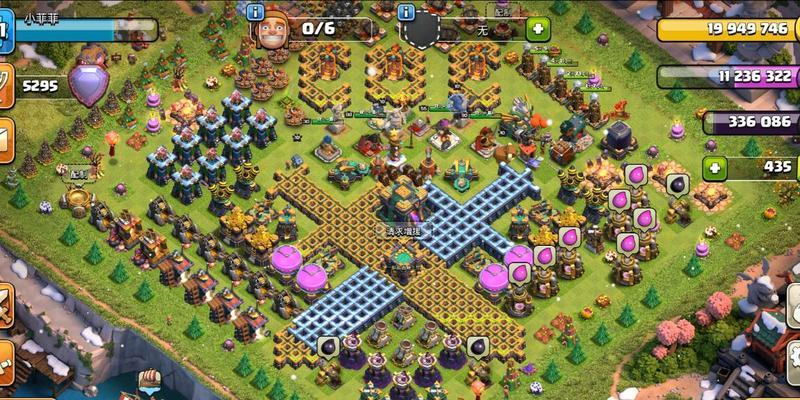Open the builder info button
800x400 pixels.
pyautogui.click(x=258, y=12)
